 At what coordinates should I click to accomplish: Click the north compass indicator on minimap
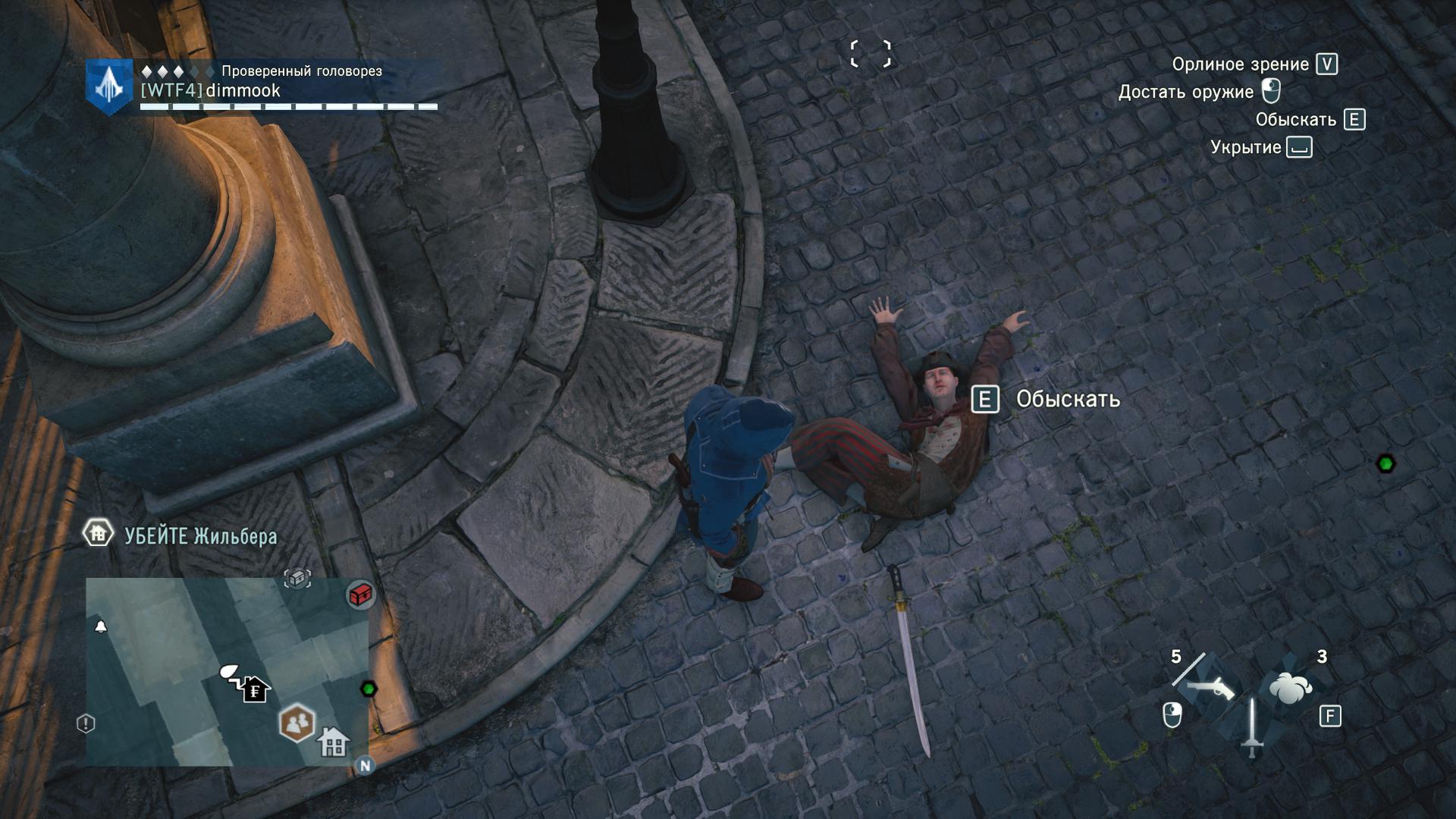pos(365,765)
